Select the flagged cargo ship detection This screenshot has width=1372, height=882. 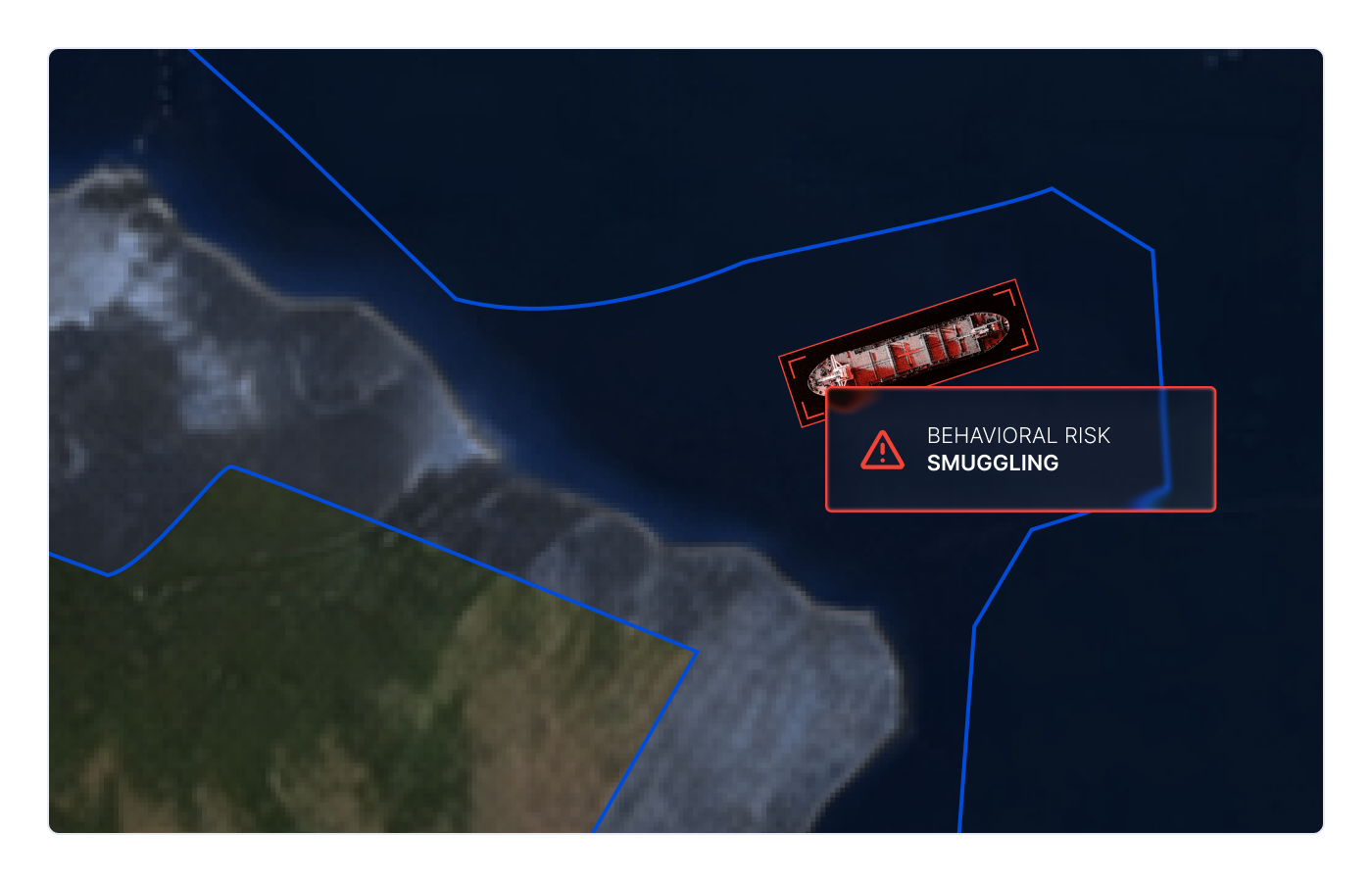click(906, 353)
